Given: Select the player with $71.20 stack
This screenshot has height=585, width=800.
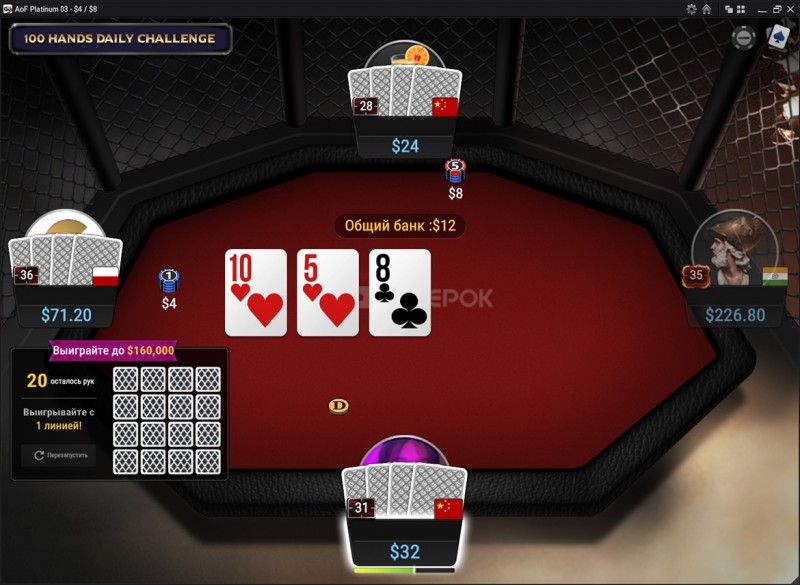Looking at the screenshot, I should click(x=66, y=270).
